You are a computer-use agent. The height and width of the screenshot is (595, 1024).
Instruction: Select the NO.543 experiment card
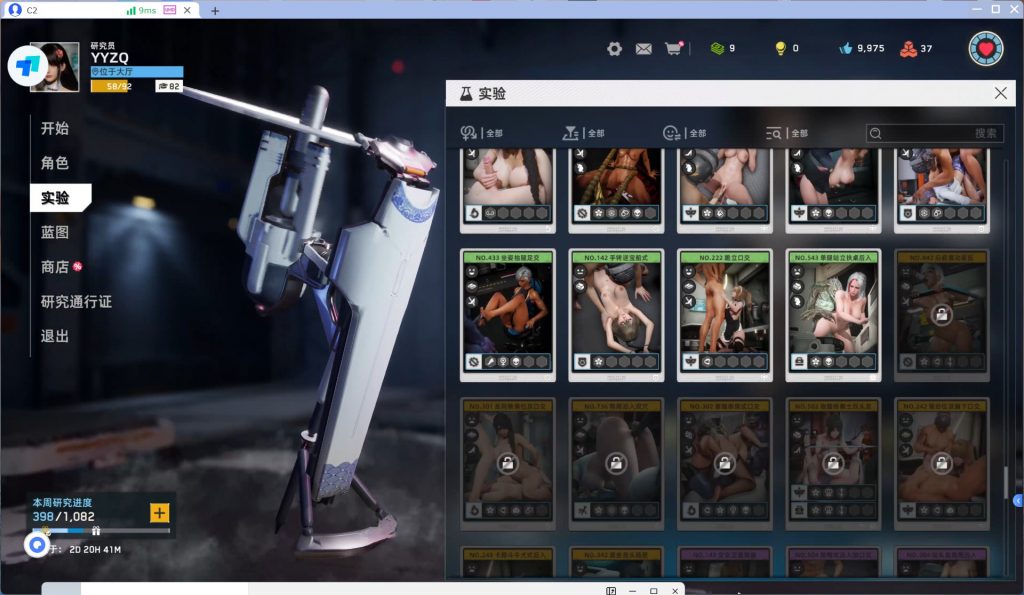833,315
